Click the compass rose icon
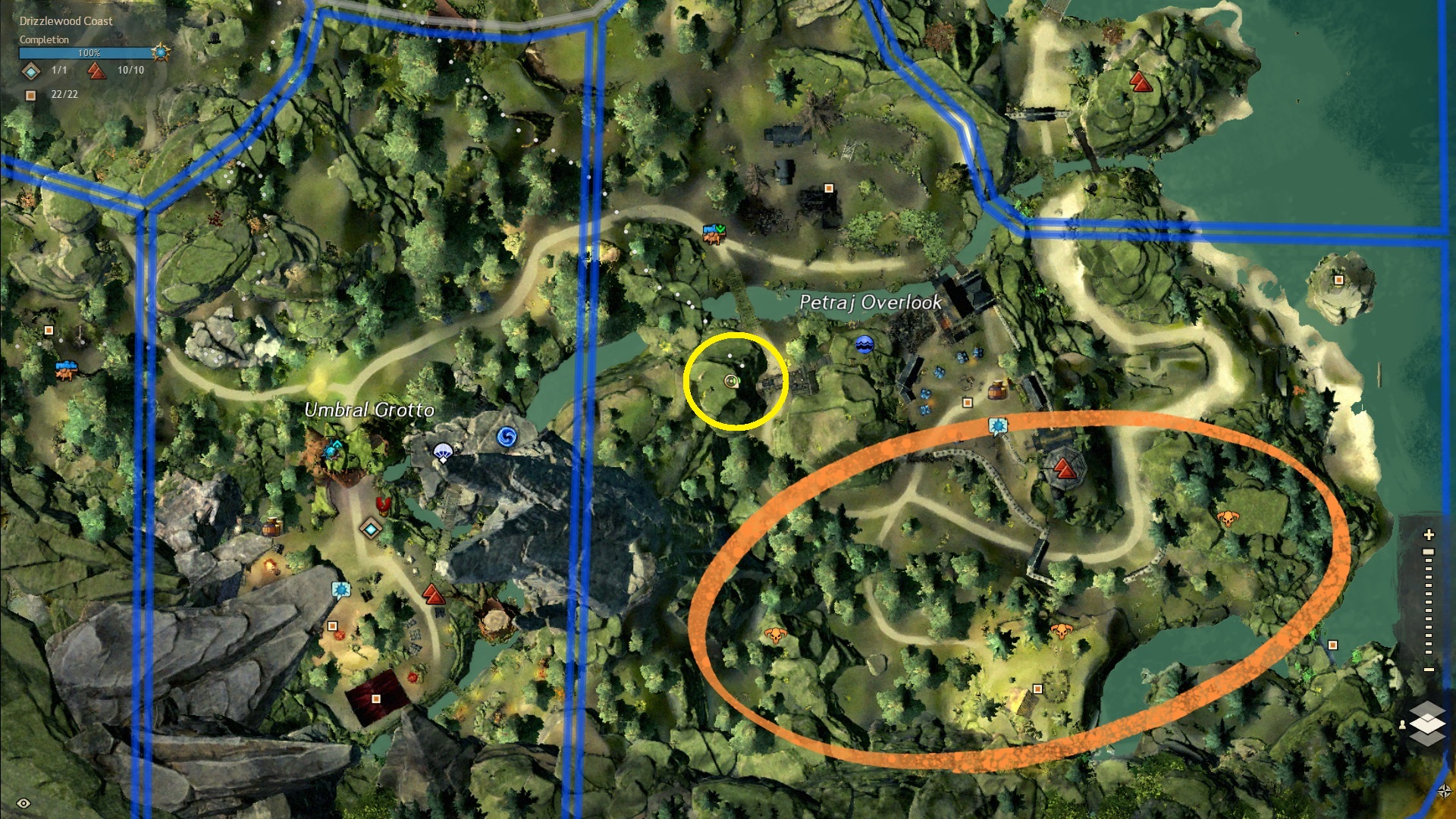The height and width of the screenshot is (819, 1456). pos(1445,791)
